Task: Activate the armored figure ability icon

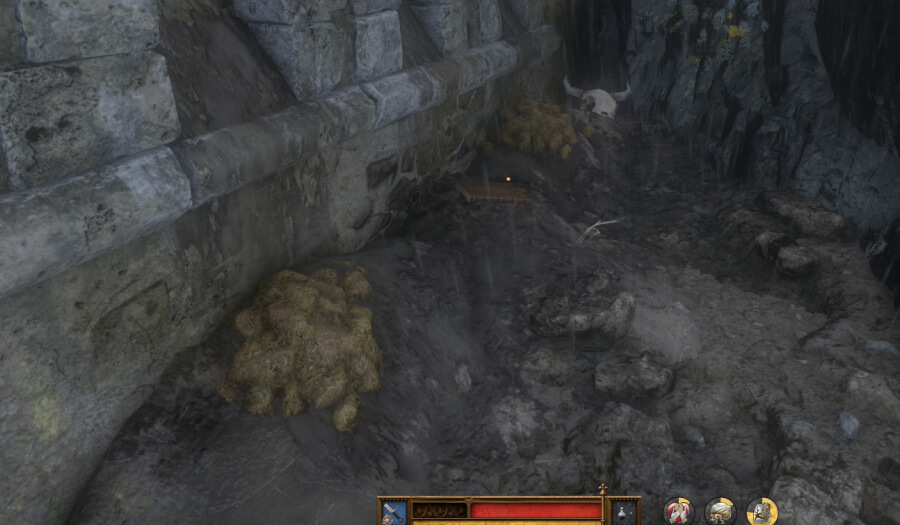Action: (762, 511)
